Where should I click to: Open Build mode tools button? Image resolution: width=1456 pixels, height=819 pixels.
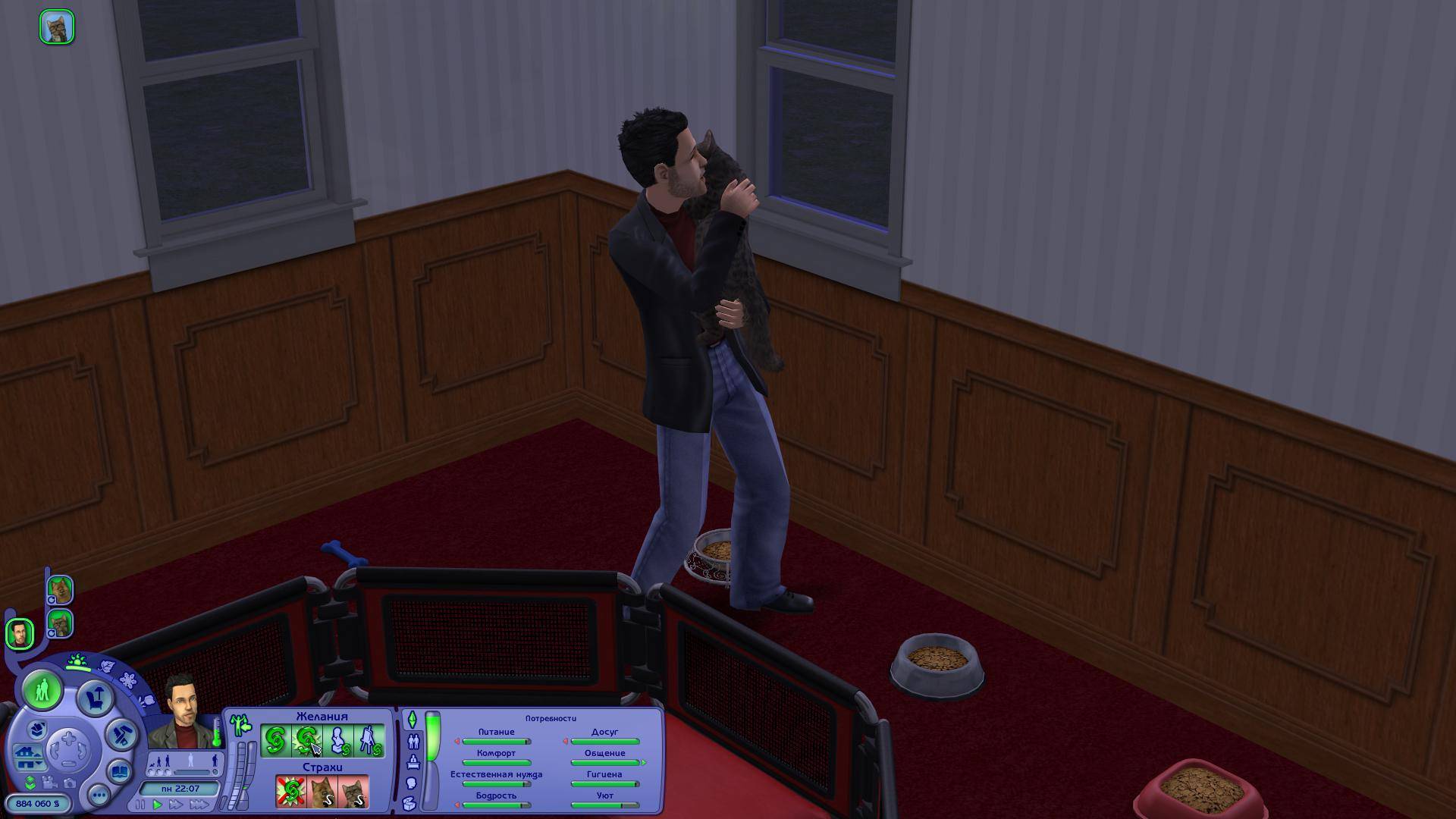[x=121, y=734]
